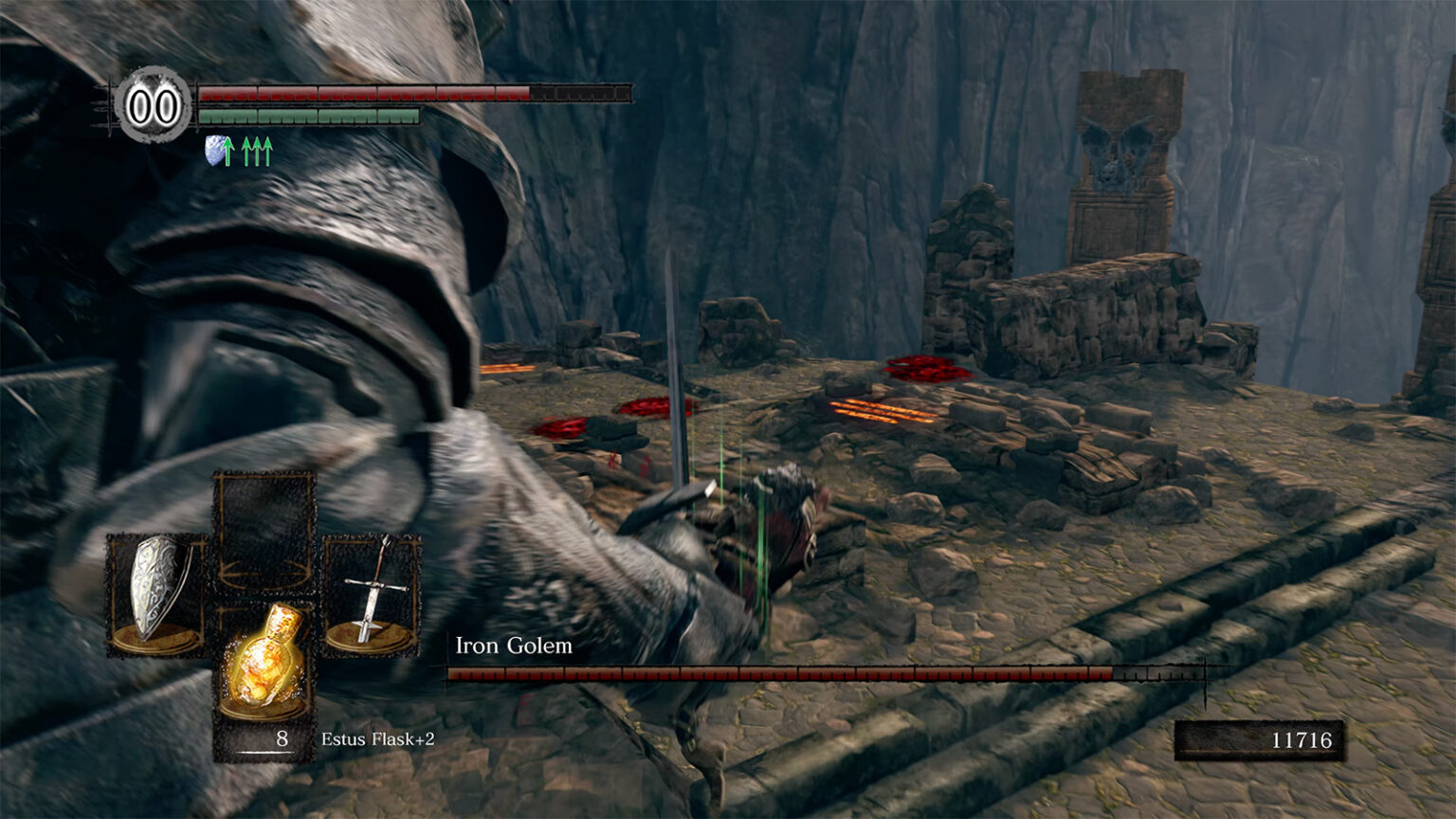Select the empty spell attunement slot
The image size is (1456, 819).
[265, 517]
